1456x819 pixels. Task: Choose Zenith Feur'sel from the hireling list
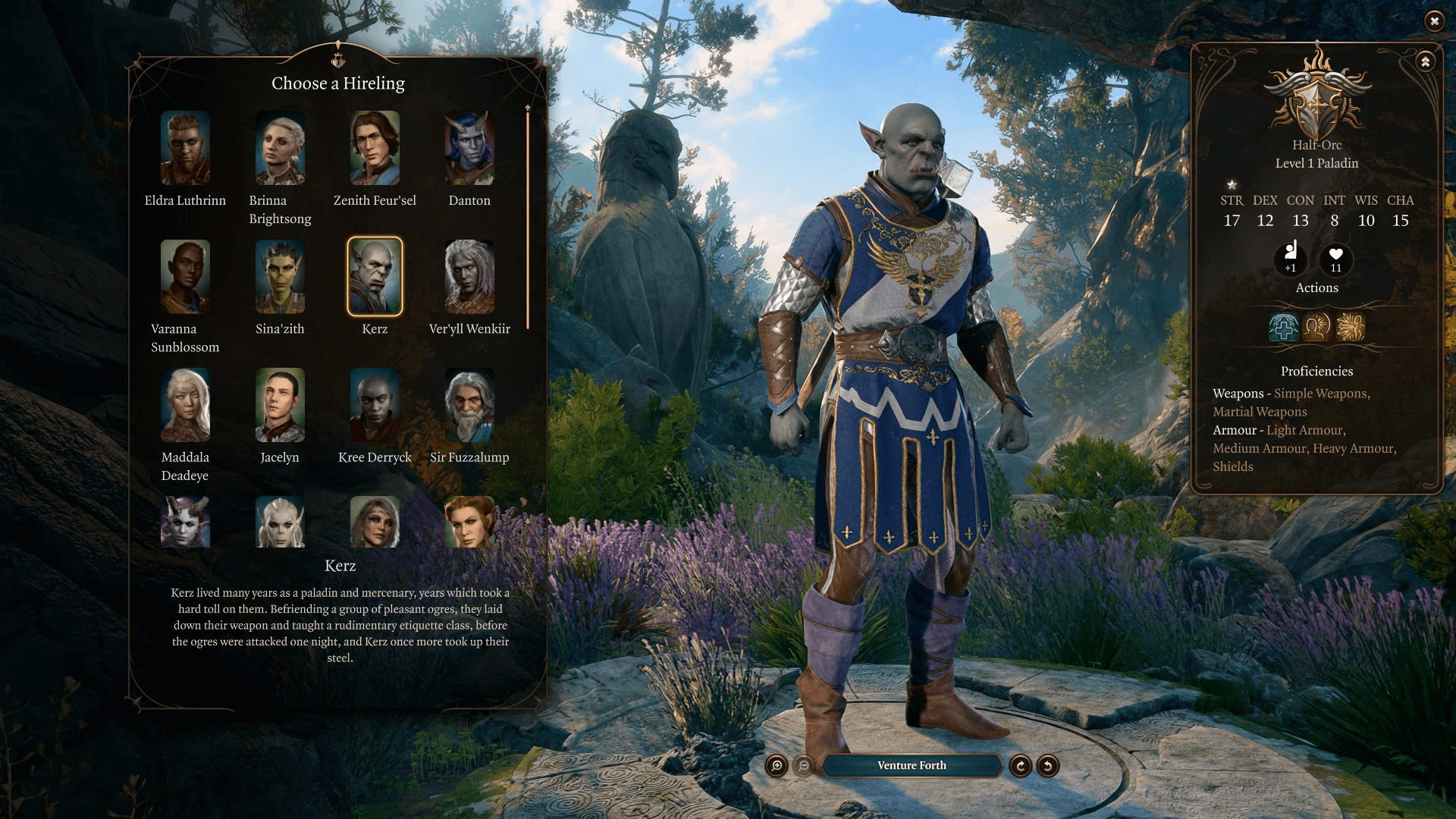[375, 147]
